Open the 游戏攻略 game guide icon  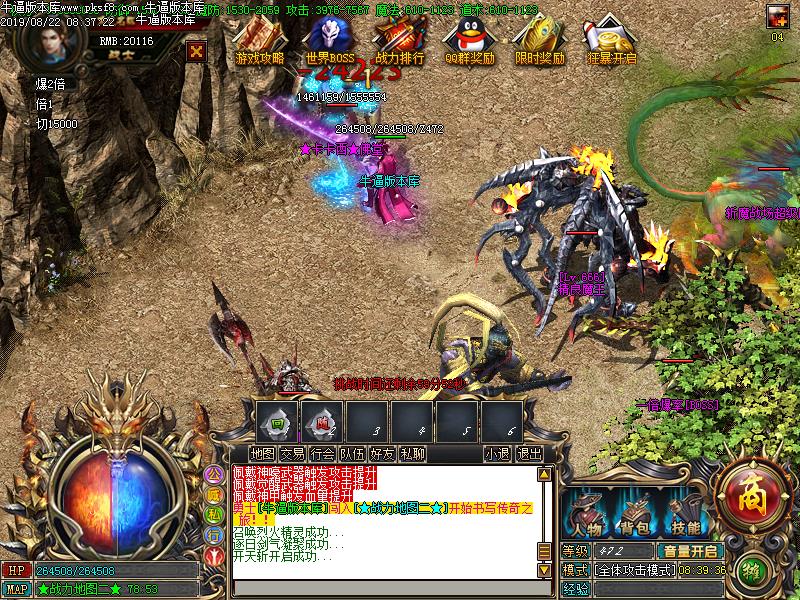pyautogui.click(x=259, y=41)
